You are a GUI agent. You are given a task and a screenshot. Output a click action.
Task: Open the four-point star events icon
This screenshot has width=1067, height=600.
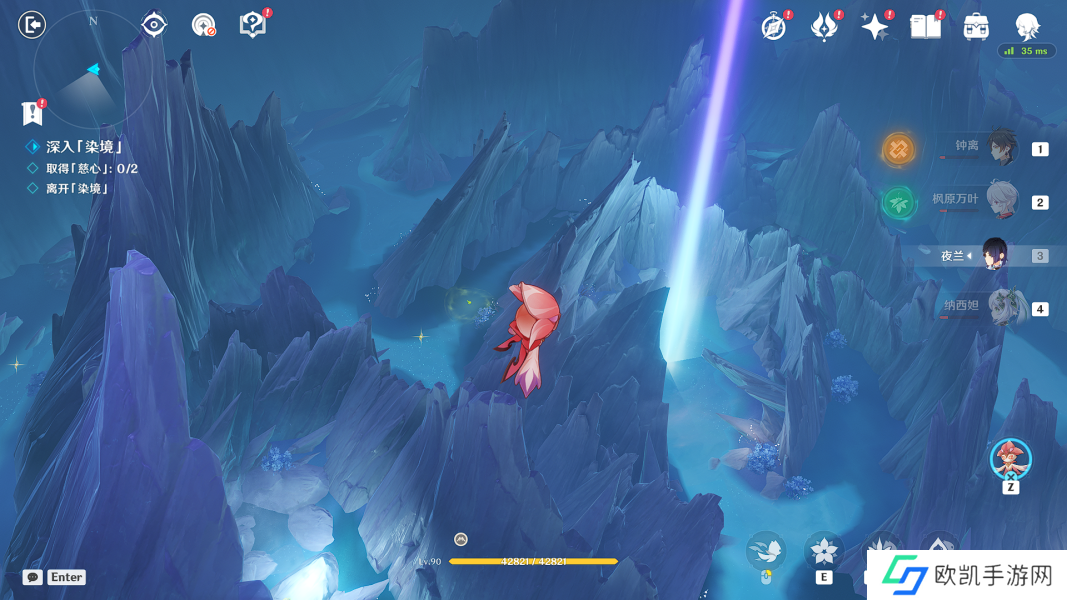(x=875, y=27)
